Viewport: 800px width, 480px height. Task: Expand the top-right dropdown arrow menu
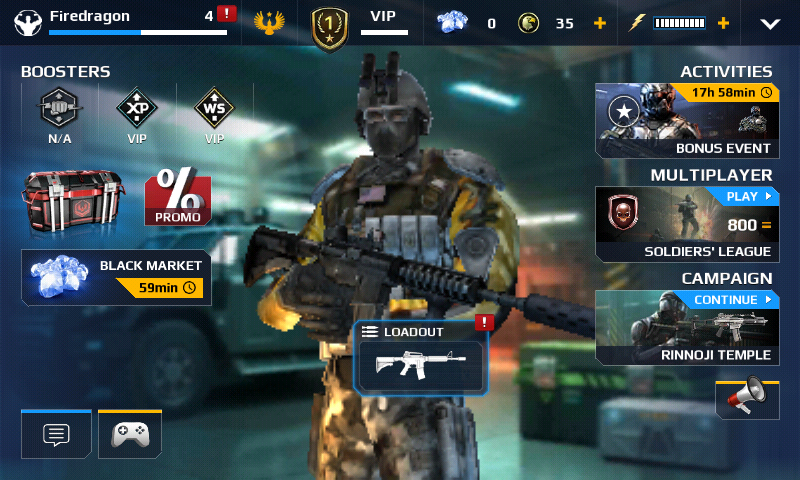[x=770, y=24]
